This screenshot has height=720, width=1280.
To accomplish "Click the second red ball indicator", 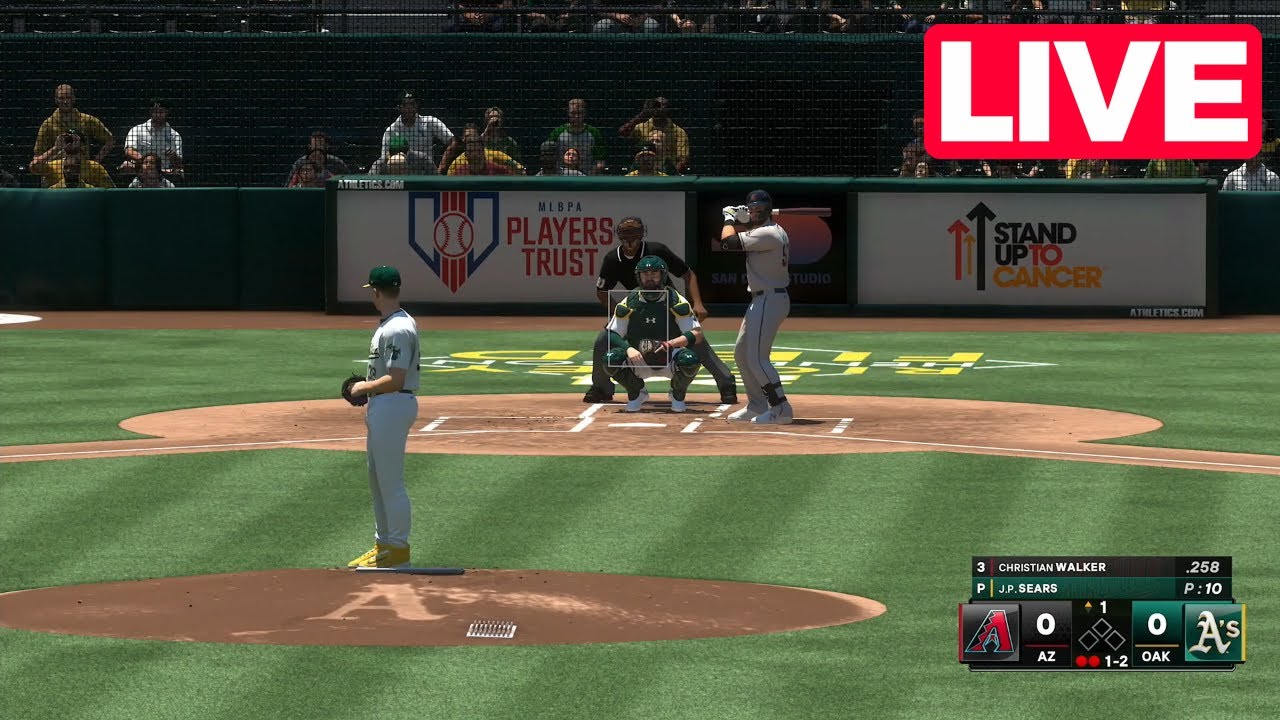I will [x=1094, y=660].
